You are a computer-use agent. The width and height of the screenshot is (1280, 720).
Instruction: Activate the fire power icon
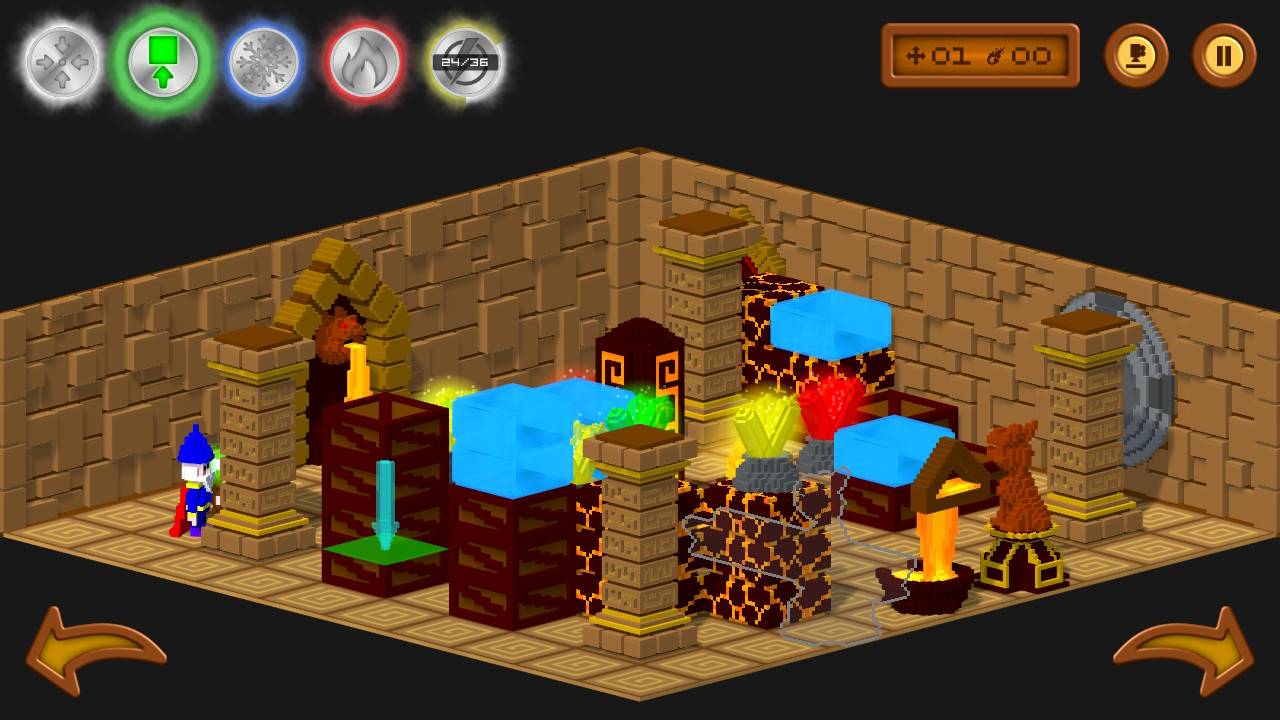click(364, 60)
